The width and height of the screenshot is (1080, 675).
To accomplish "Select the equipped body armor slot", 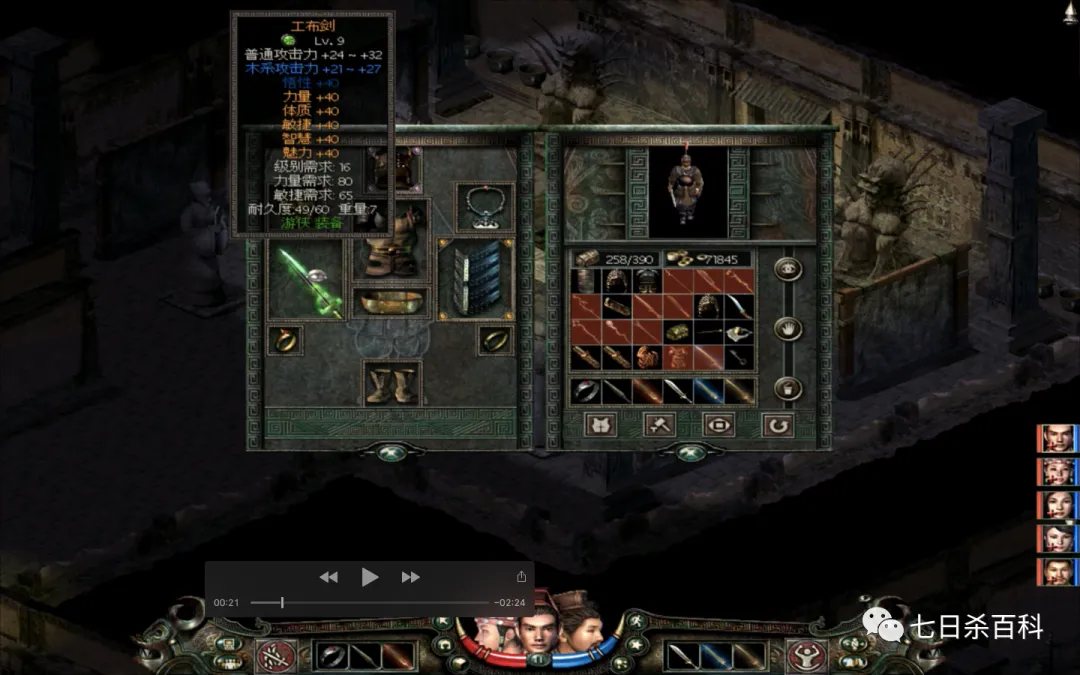I will pos(390,242).
